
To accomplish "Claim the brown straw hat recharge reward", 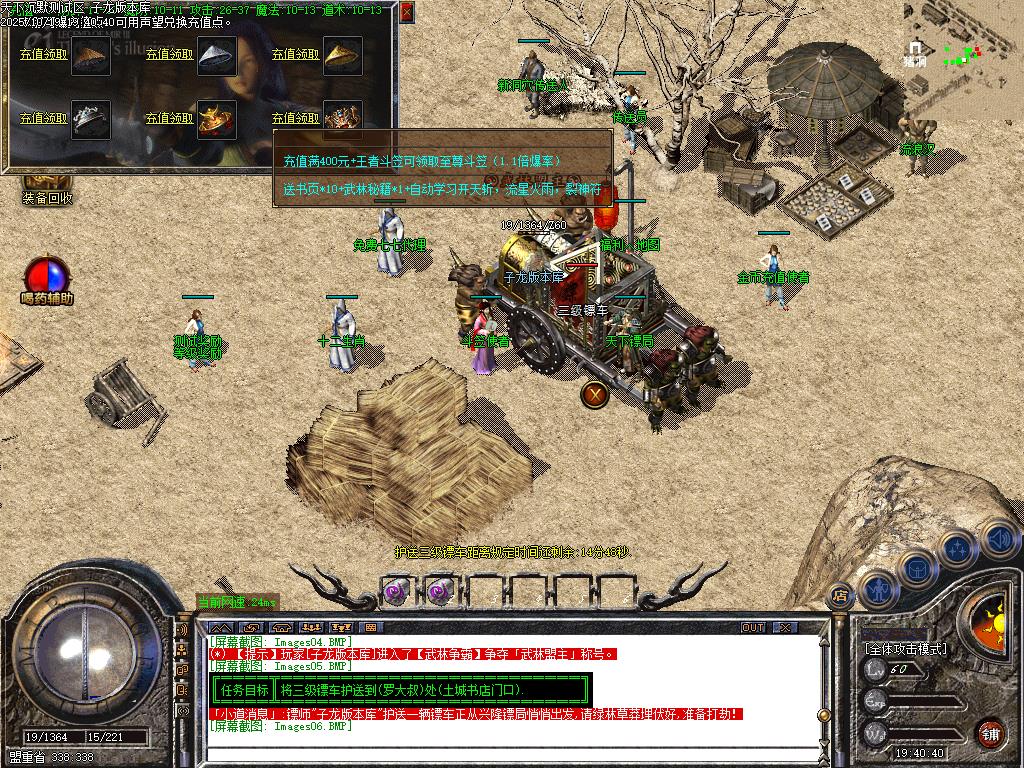I will [44, 54].
